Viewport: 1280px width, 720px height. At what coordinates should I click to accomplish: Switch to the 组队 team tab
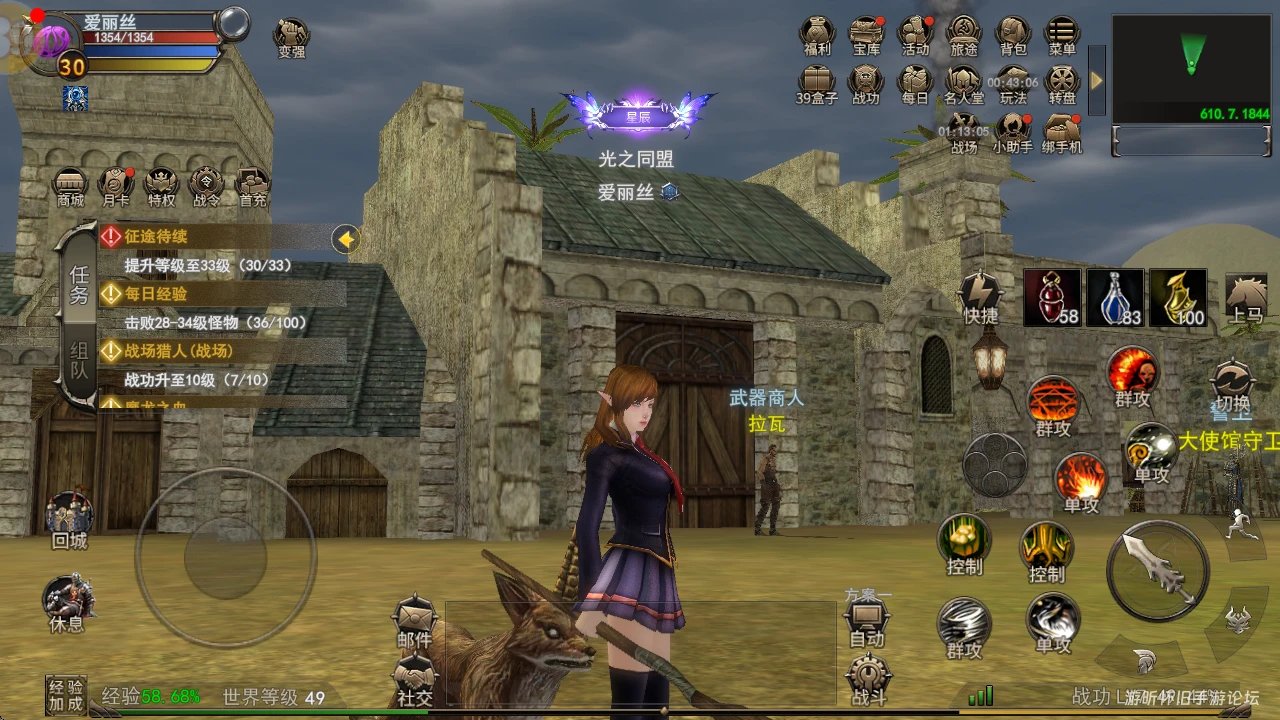pos(78,365)
